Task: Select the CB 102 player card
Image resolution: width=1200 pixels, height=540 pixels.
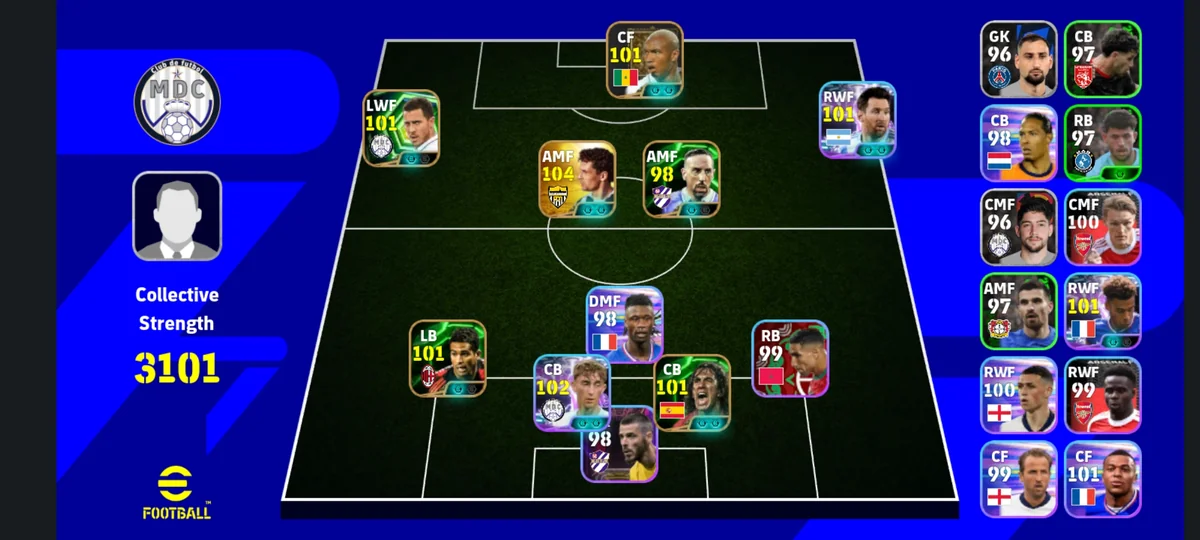Action: click(571, 392)
